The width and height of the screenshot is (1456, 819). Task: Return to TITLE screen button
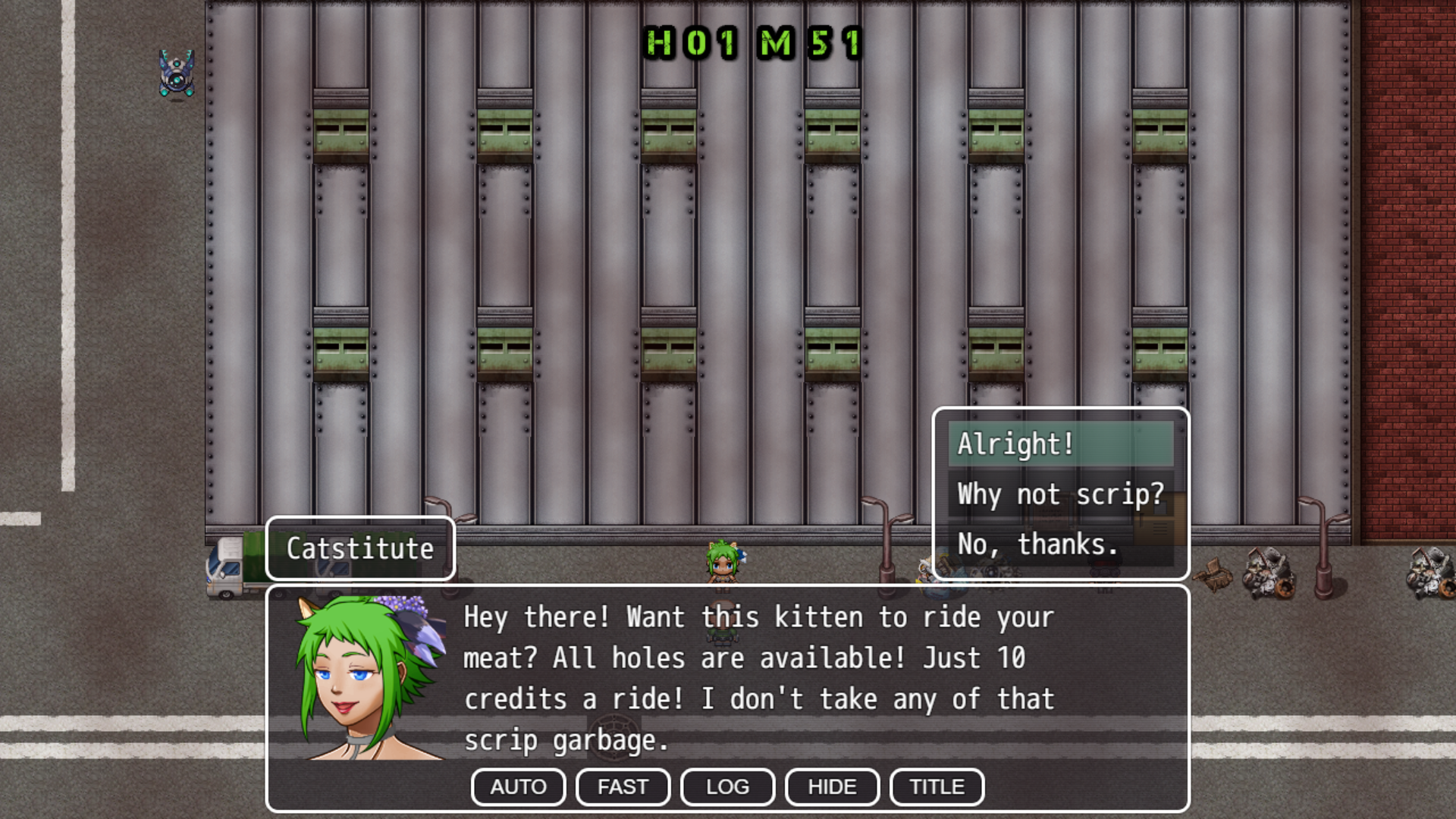[x=937, y=787]
